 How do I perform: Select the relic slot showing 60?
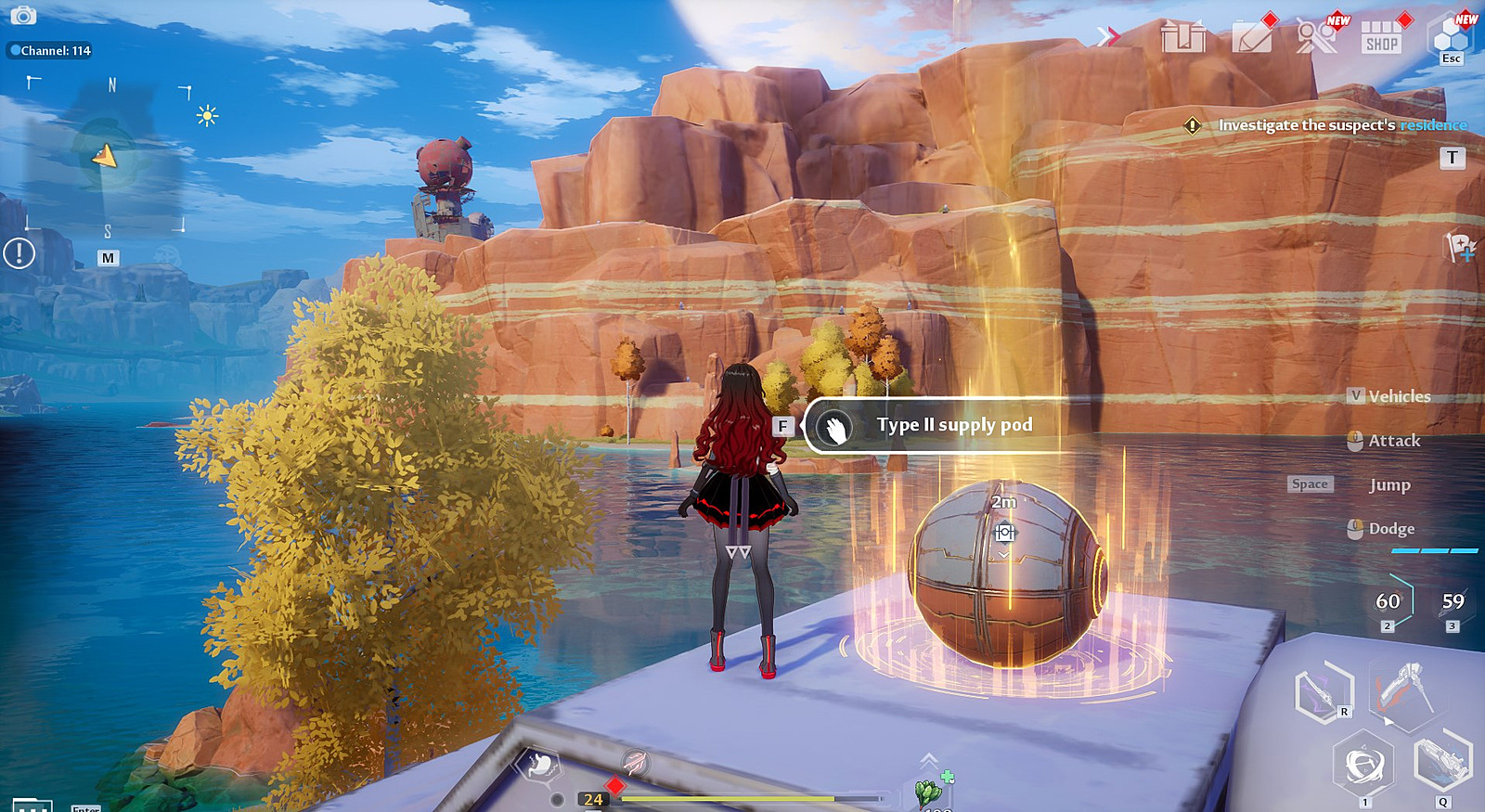[x=1388, y=601]
